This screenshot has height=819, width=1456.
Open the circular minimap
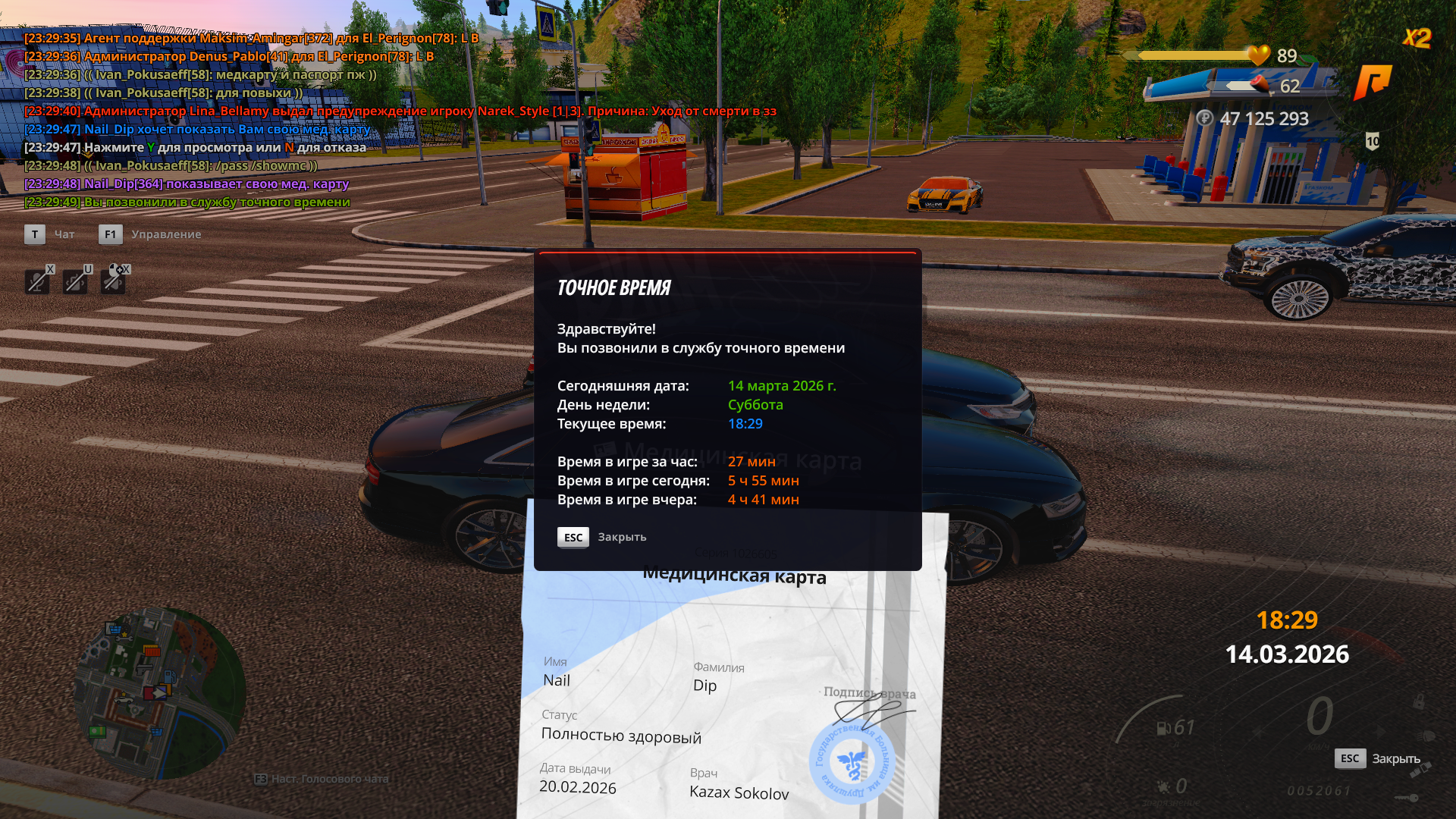click(x=160, y=693)
